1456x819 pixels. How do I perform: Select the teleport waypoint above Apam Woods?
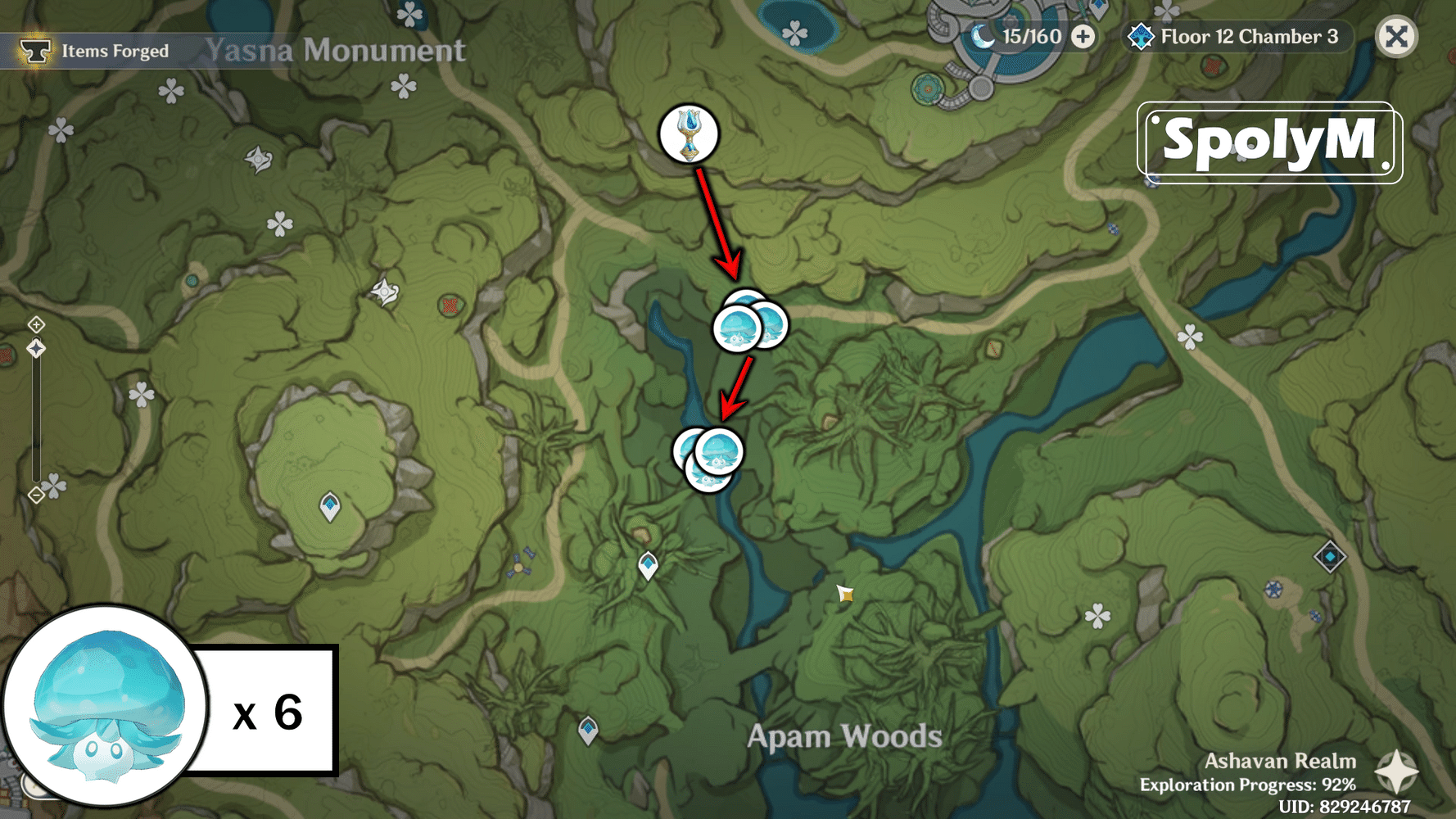pos(648,563)
